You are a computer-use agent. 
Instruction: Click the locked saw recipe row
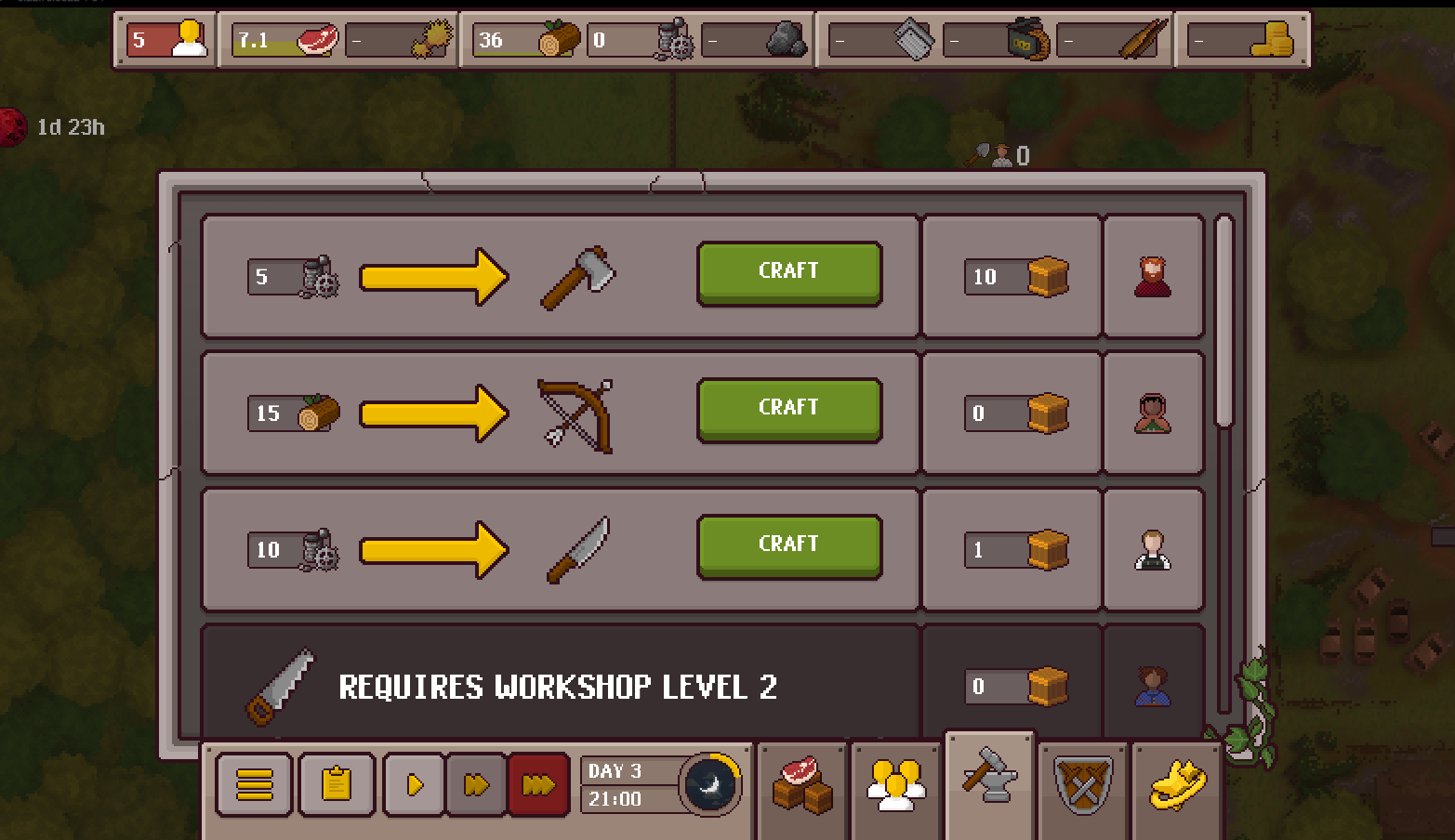pos(558,686)
